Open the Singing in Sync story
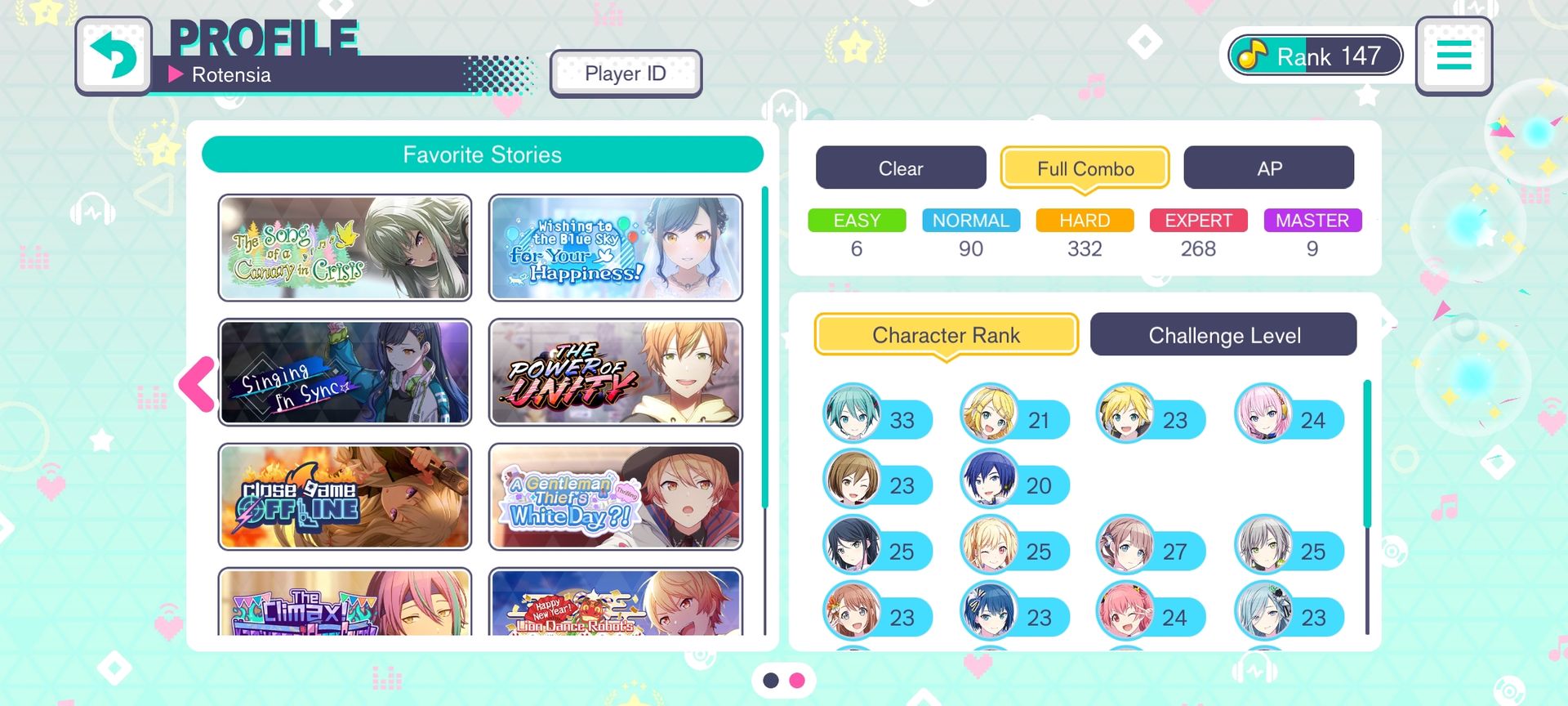 click(x=345, y=373)
